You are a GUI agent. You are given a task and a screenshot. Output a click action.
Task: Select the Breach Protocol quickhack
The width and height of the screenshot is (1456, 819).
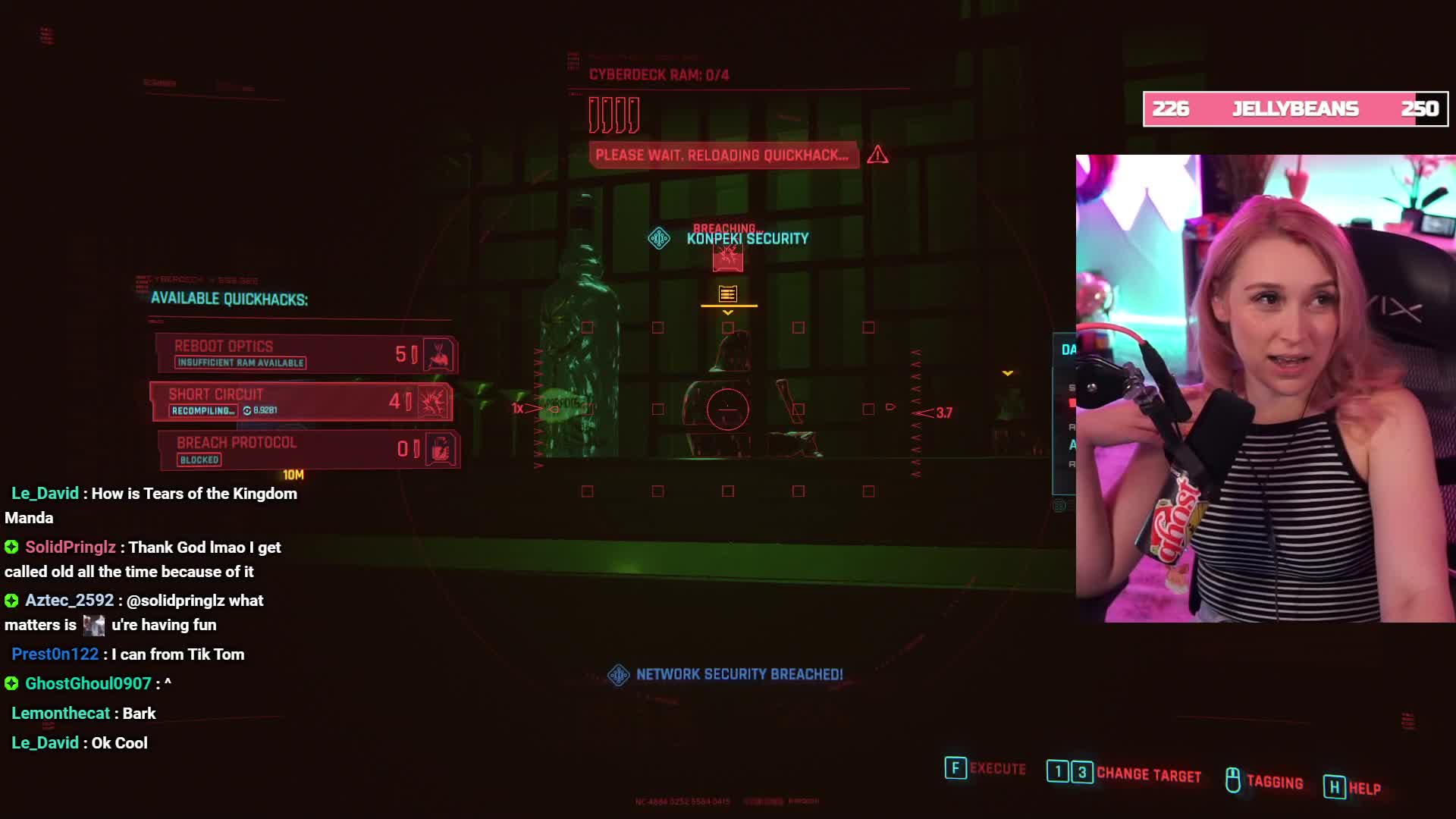point(308,449)
